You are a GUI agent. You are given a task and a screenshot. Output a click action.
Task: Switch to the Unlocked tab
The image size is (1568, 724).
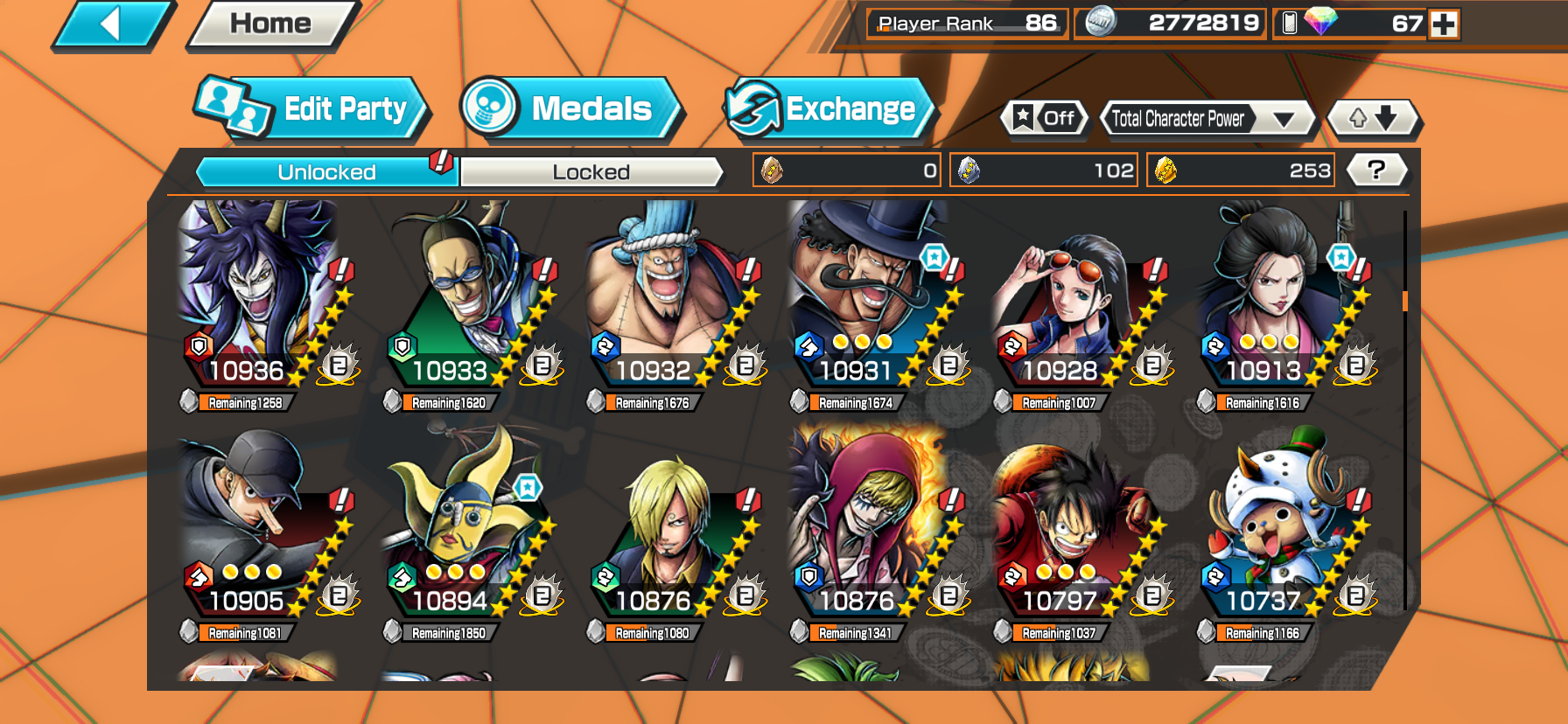click(x=326, y=172)
